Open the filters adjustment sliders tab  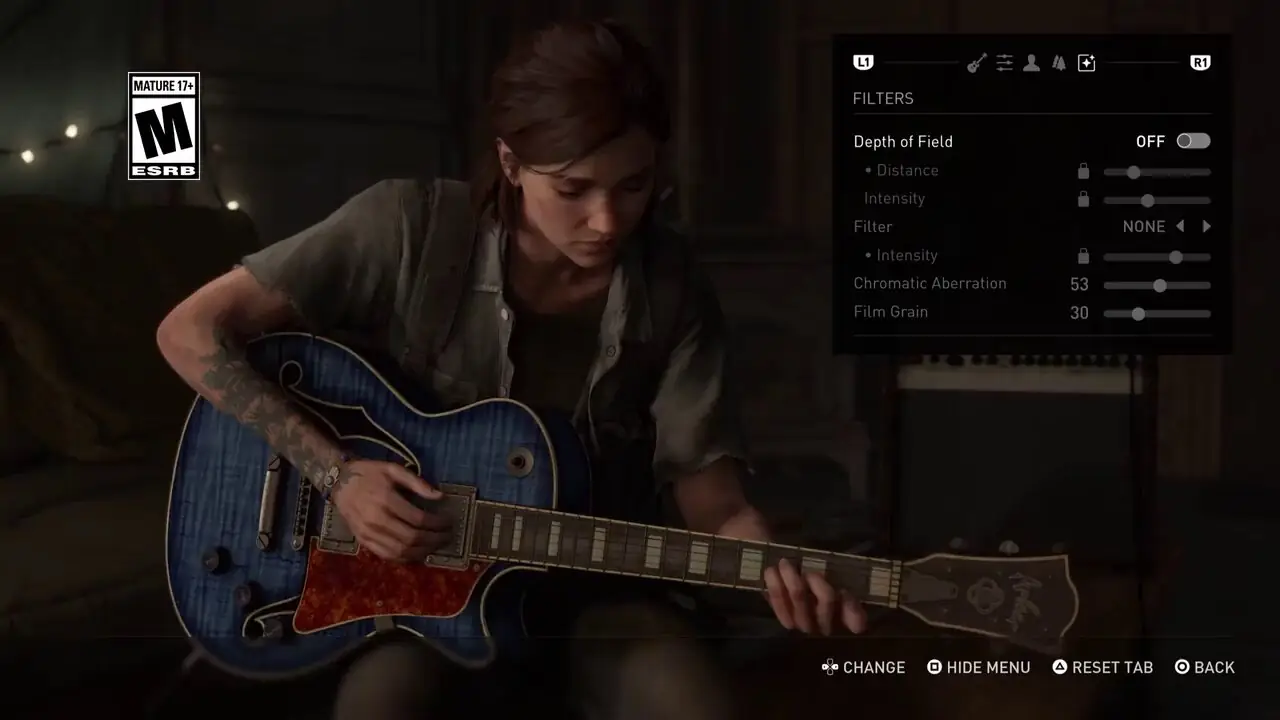pos(1004,62)
